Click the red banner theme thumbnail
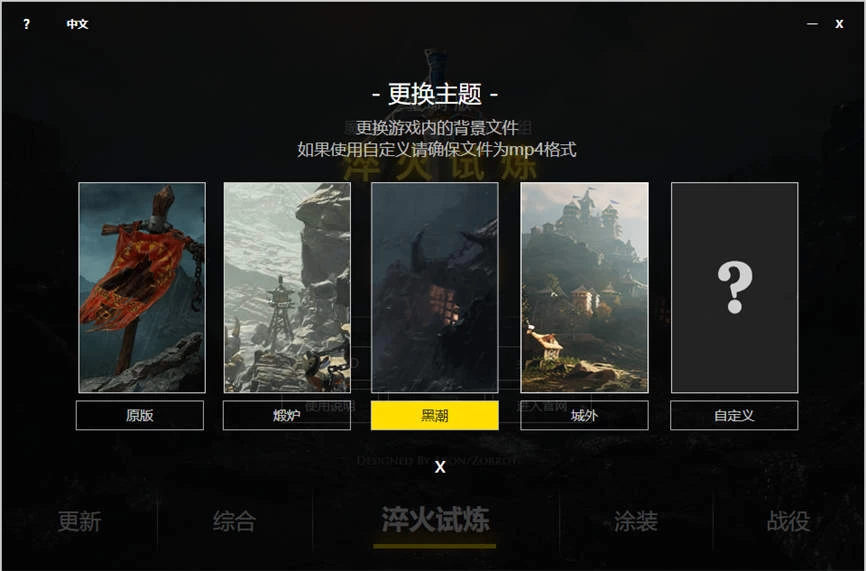Viewport: 866px width, 571px height. (x=142, y=287)
